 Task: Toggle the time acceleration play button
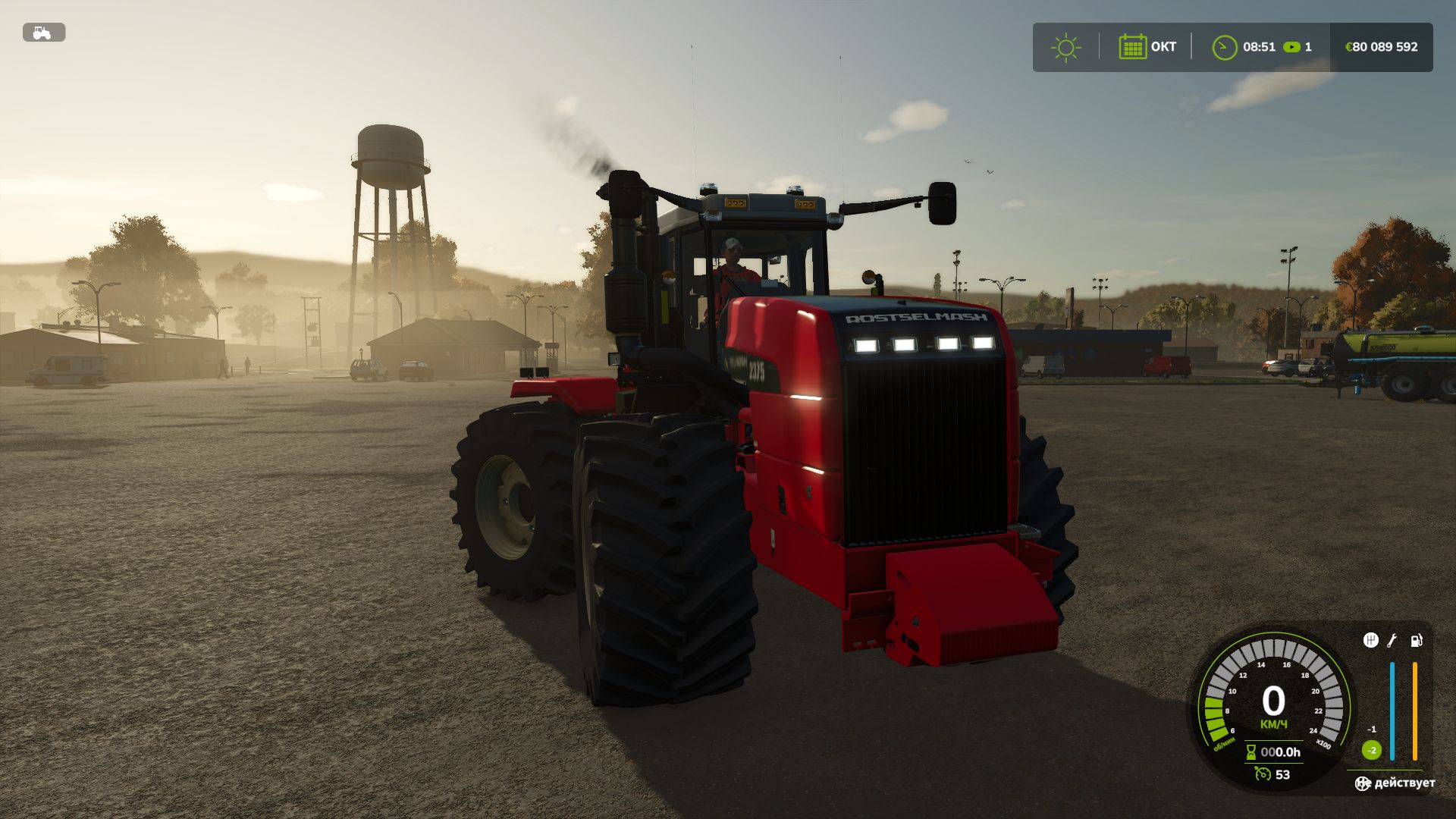pos(1291,47)
